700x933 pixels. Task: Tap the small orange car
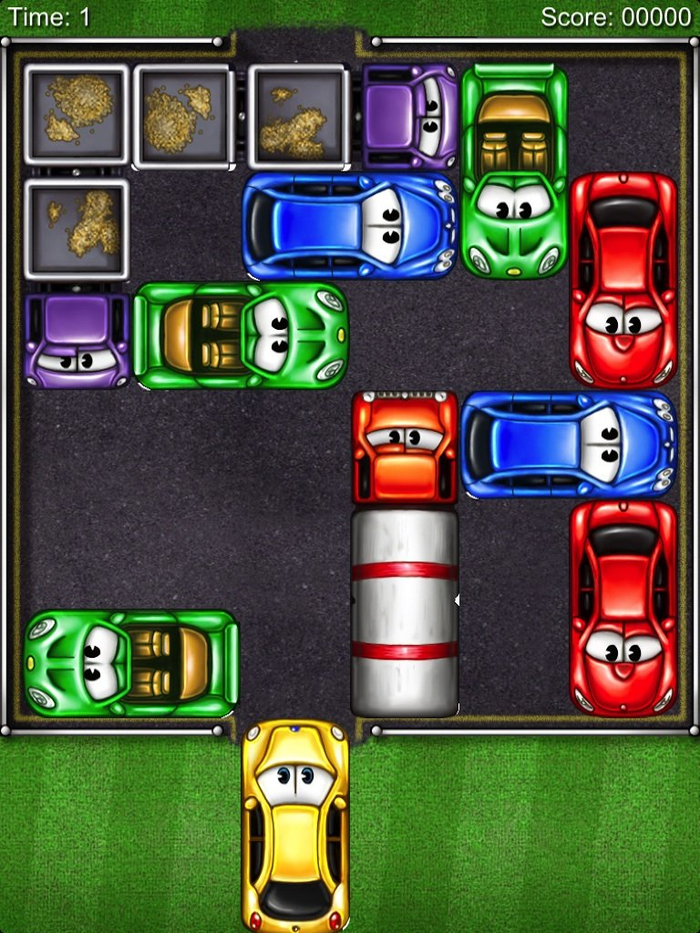[x=404, y=447]
